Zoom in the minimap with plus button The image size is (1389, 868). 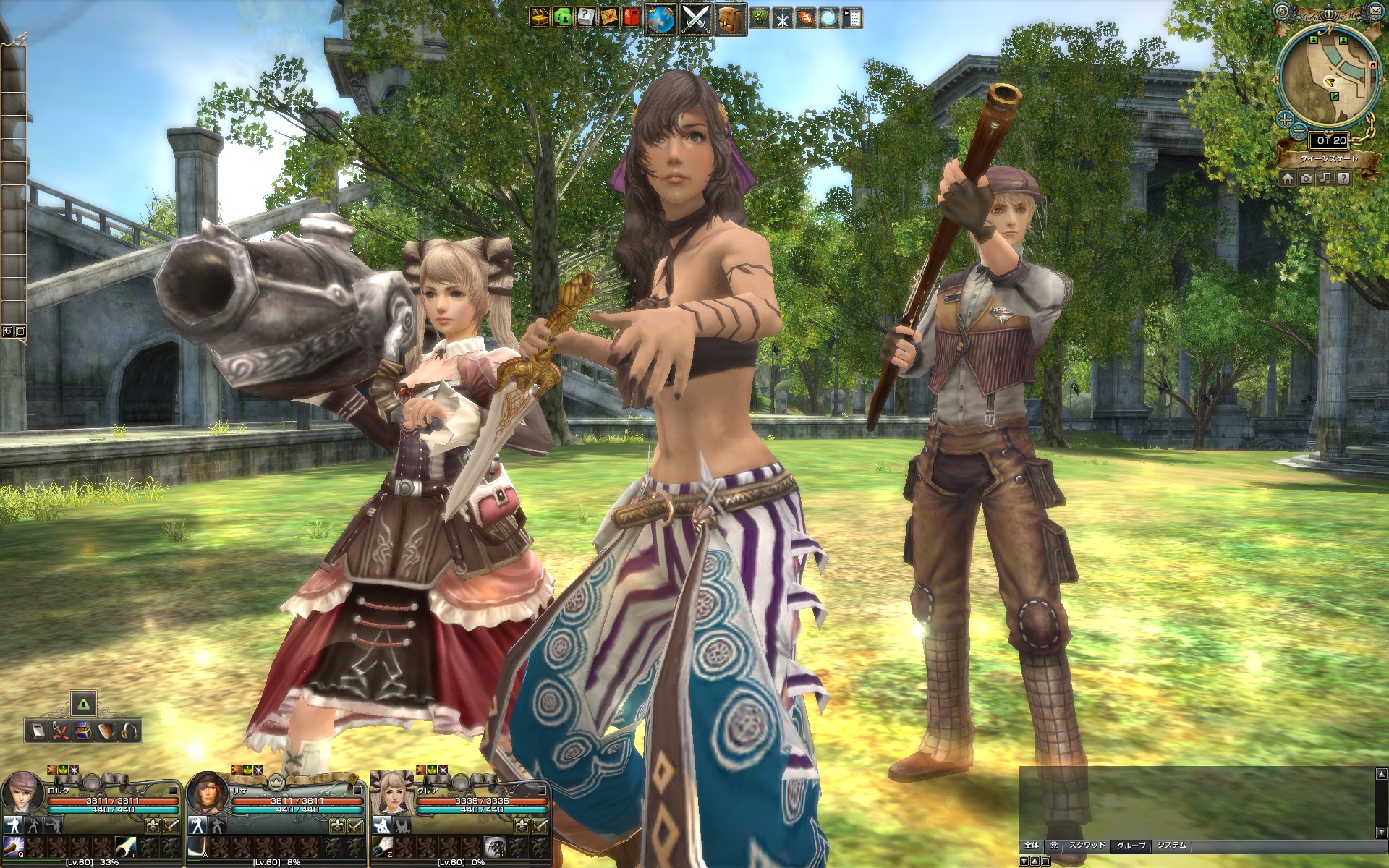click(x=1286, y=119)
